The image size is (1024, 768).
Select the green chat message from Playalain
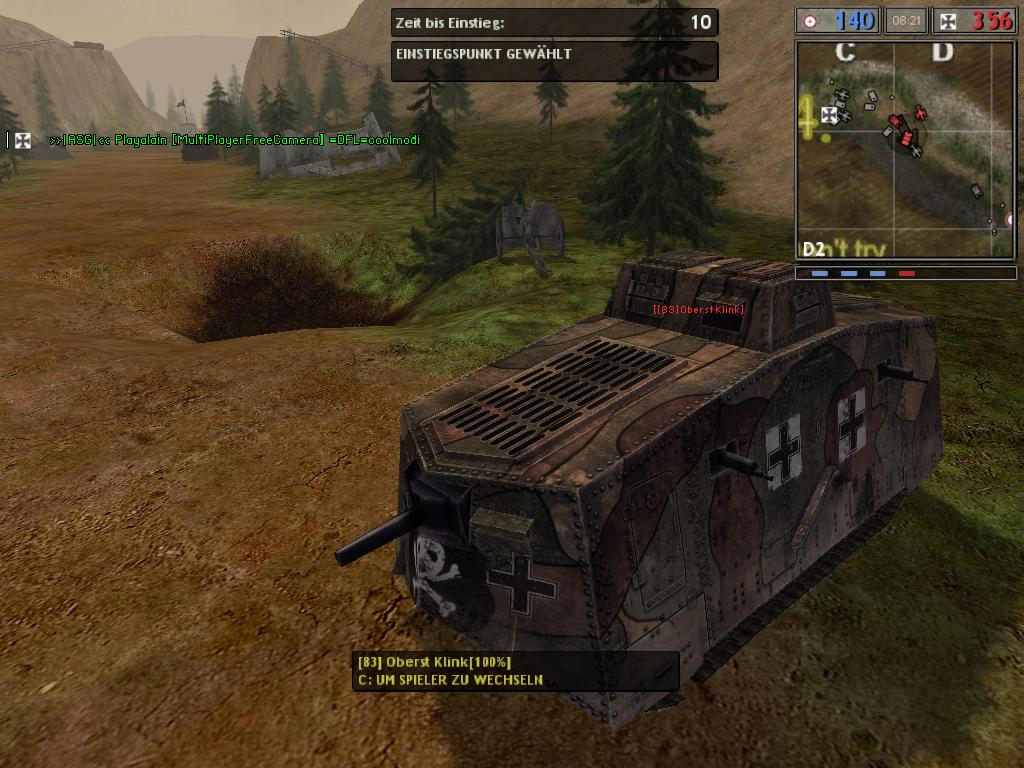[x=234, y=140]
